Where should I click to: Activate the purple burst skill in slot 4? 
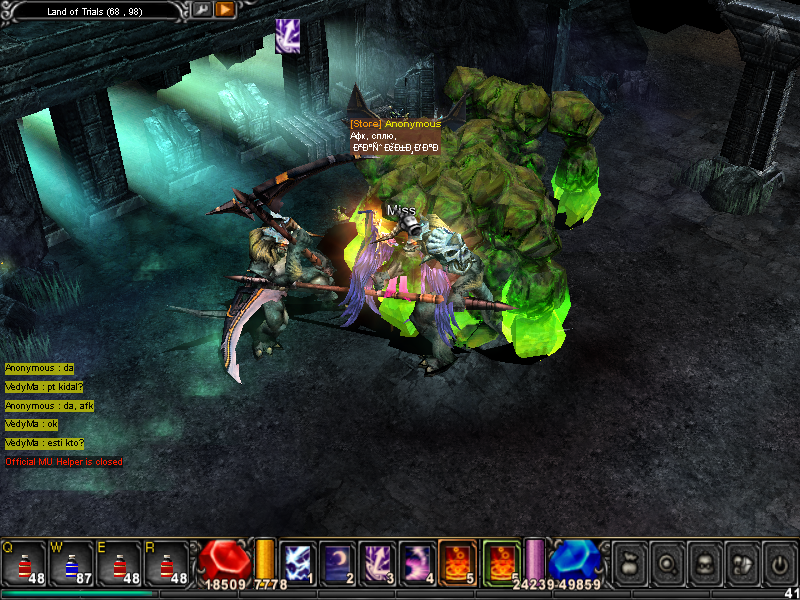[x=417, y=562]
